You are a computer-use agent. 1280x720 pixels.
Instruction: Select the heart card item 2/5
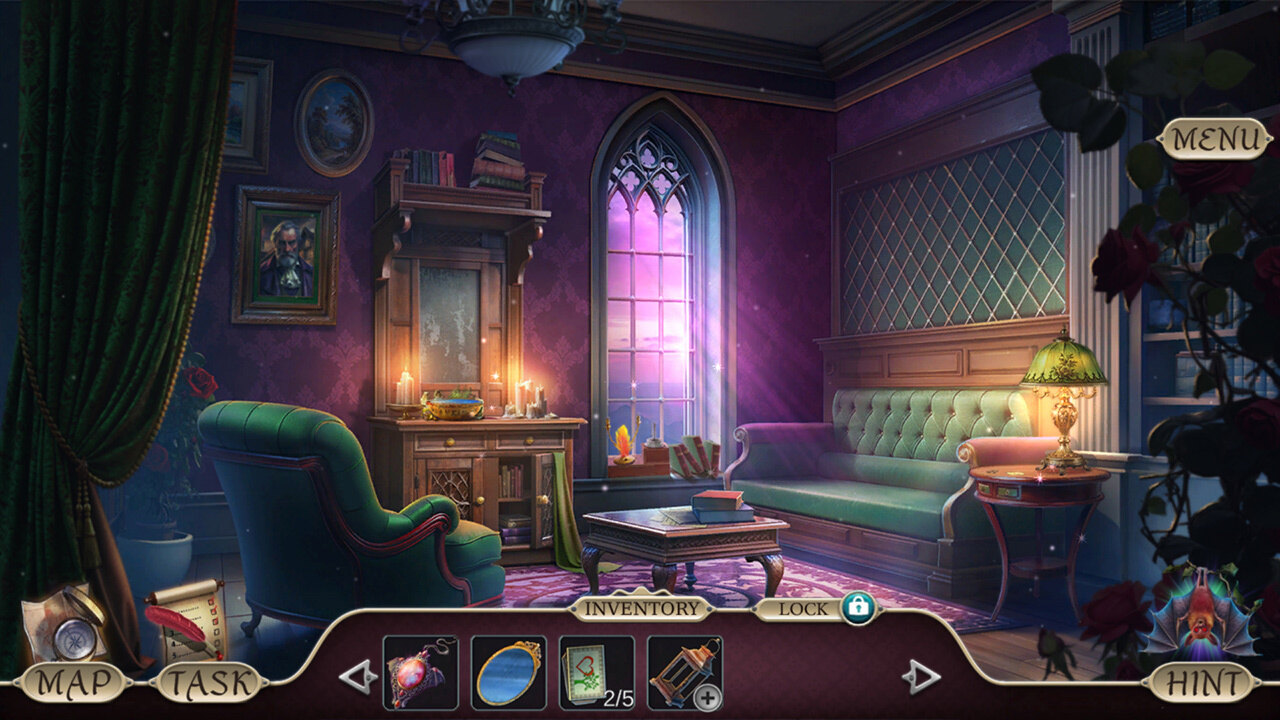[596, 672]
